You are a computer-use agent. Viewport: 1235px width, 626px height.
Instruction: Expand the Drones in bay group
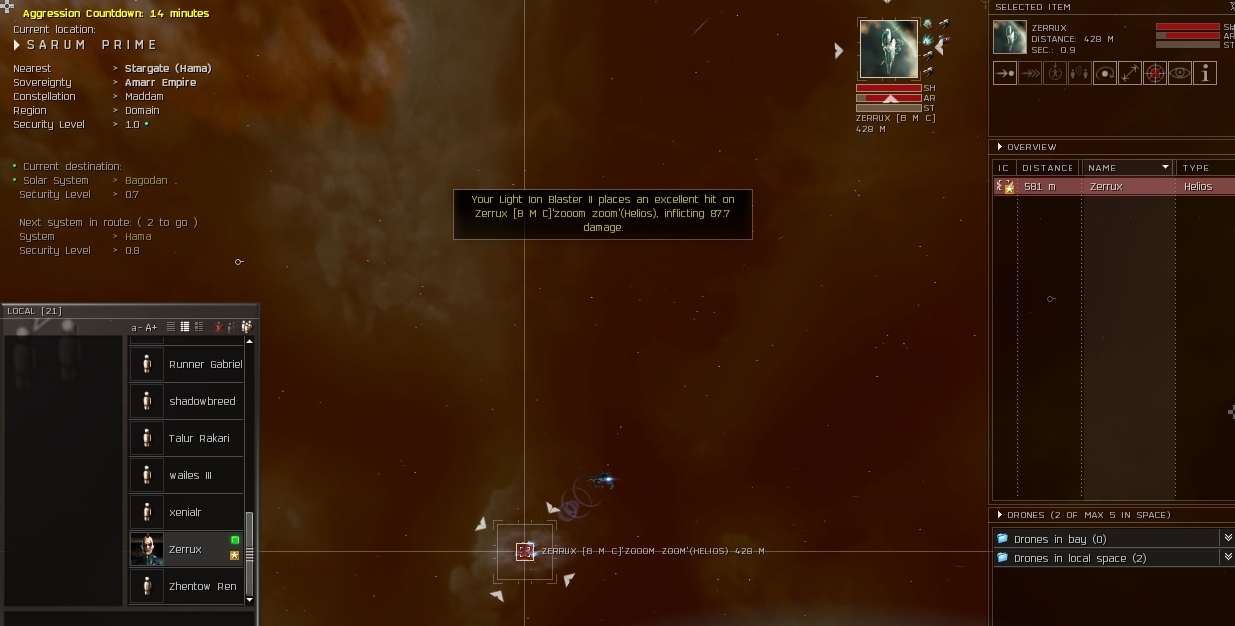pos(1059,539)
